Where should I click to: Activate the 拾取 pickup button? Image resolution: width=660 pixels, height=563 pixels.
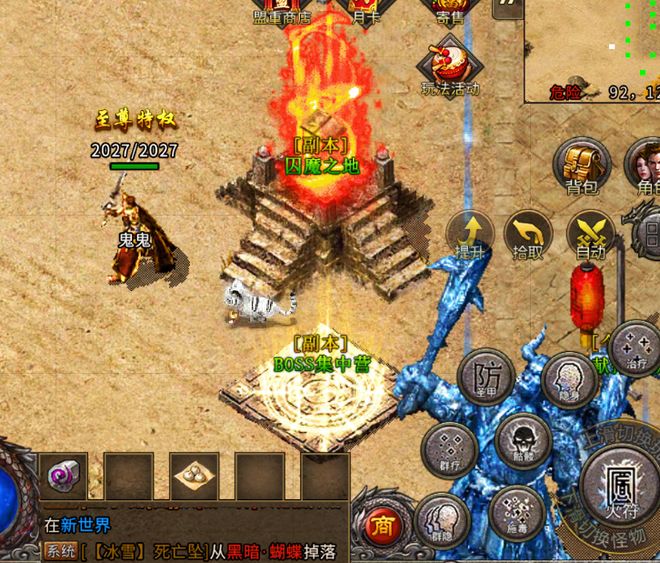[528, 234]
